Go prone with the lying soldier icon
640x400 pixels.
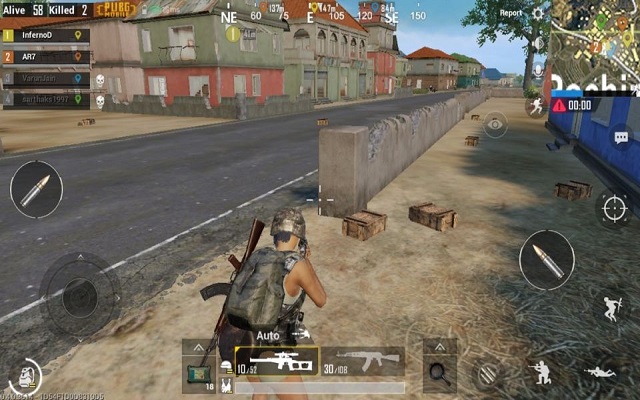pos(601,372)
